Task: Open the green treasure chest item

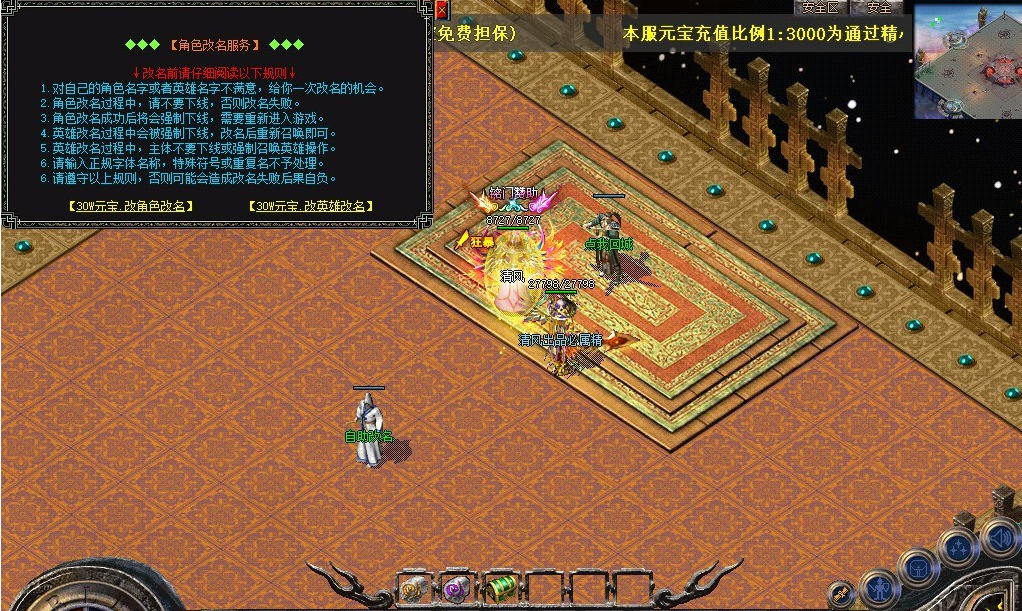Action: click(x=500, y=589)
